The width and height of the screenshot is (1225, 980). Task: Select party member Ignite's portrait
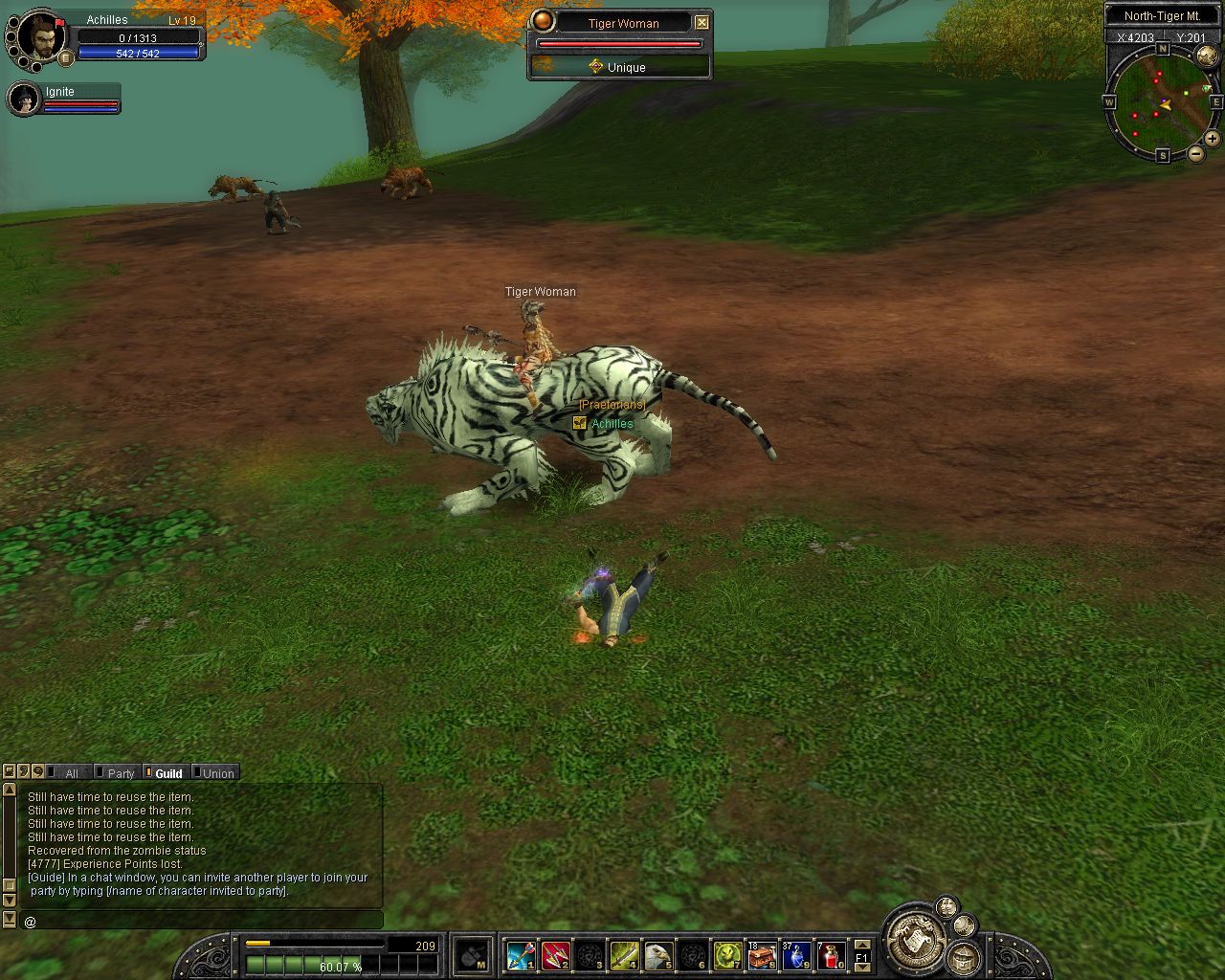tap(25, 99)
